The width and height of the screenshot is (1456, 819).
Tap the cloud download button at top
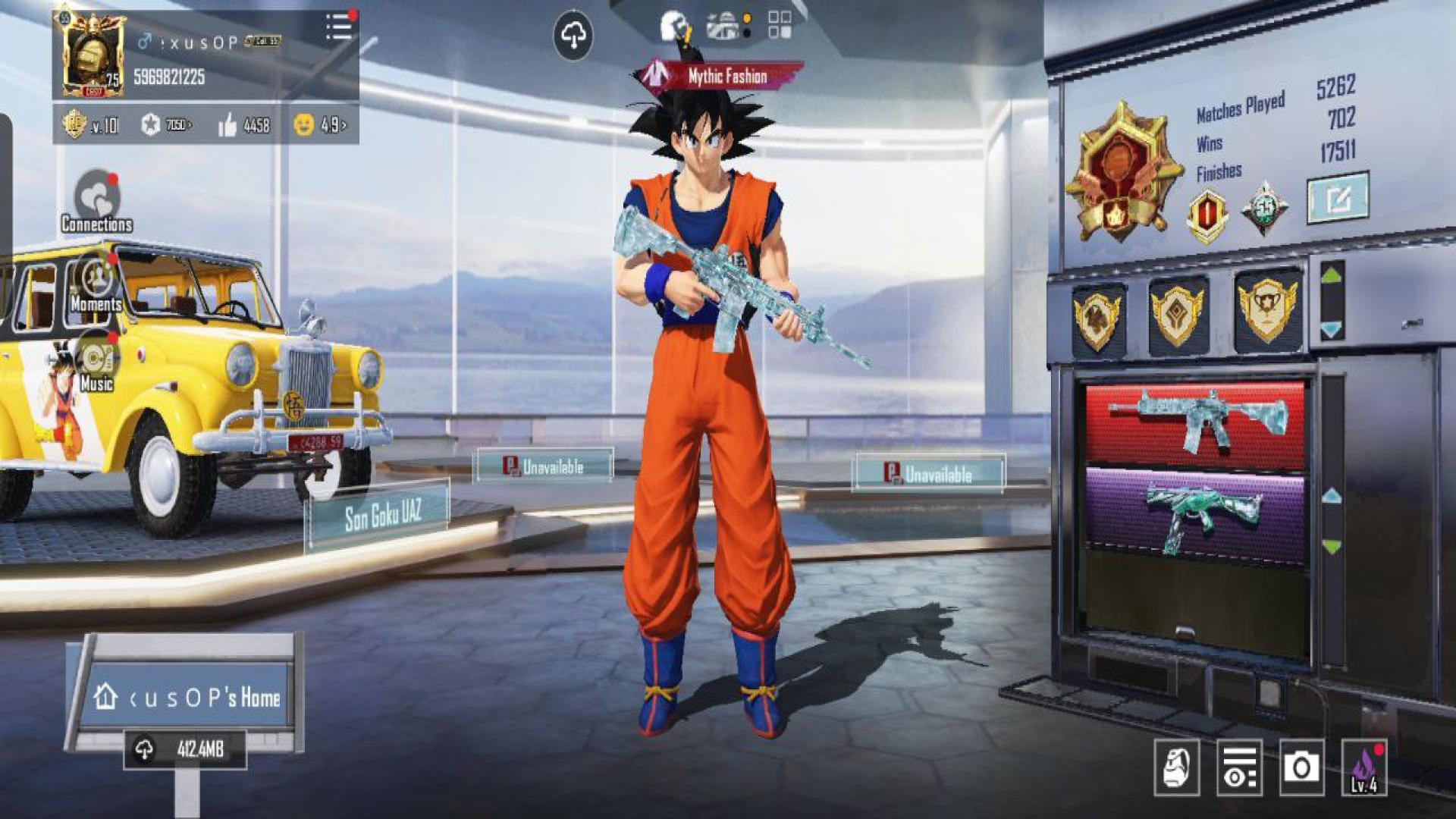(x=573, y=36)
